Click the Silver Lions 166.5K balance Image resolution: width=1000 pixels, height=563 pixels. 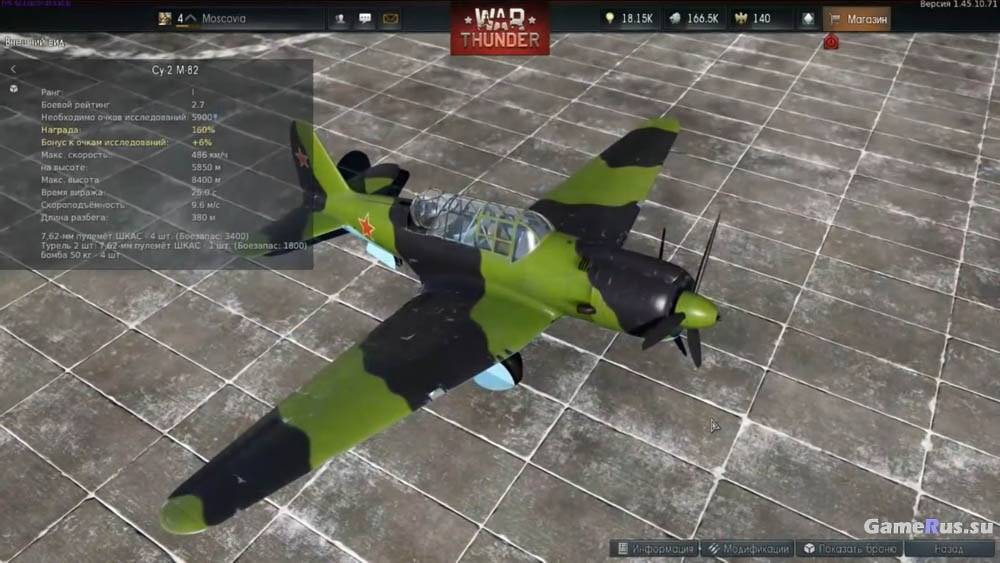(693, 18)
